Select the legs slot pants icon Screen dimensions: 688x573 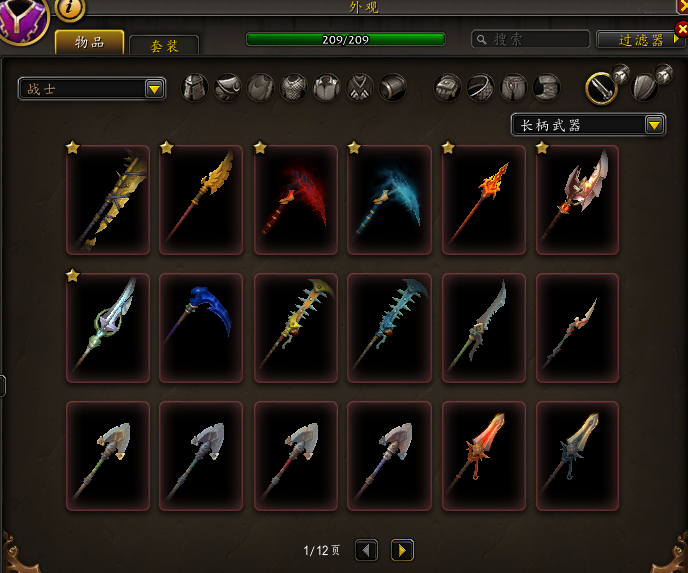(513, 88)
